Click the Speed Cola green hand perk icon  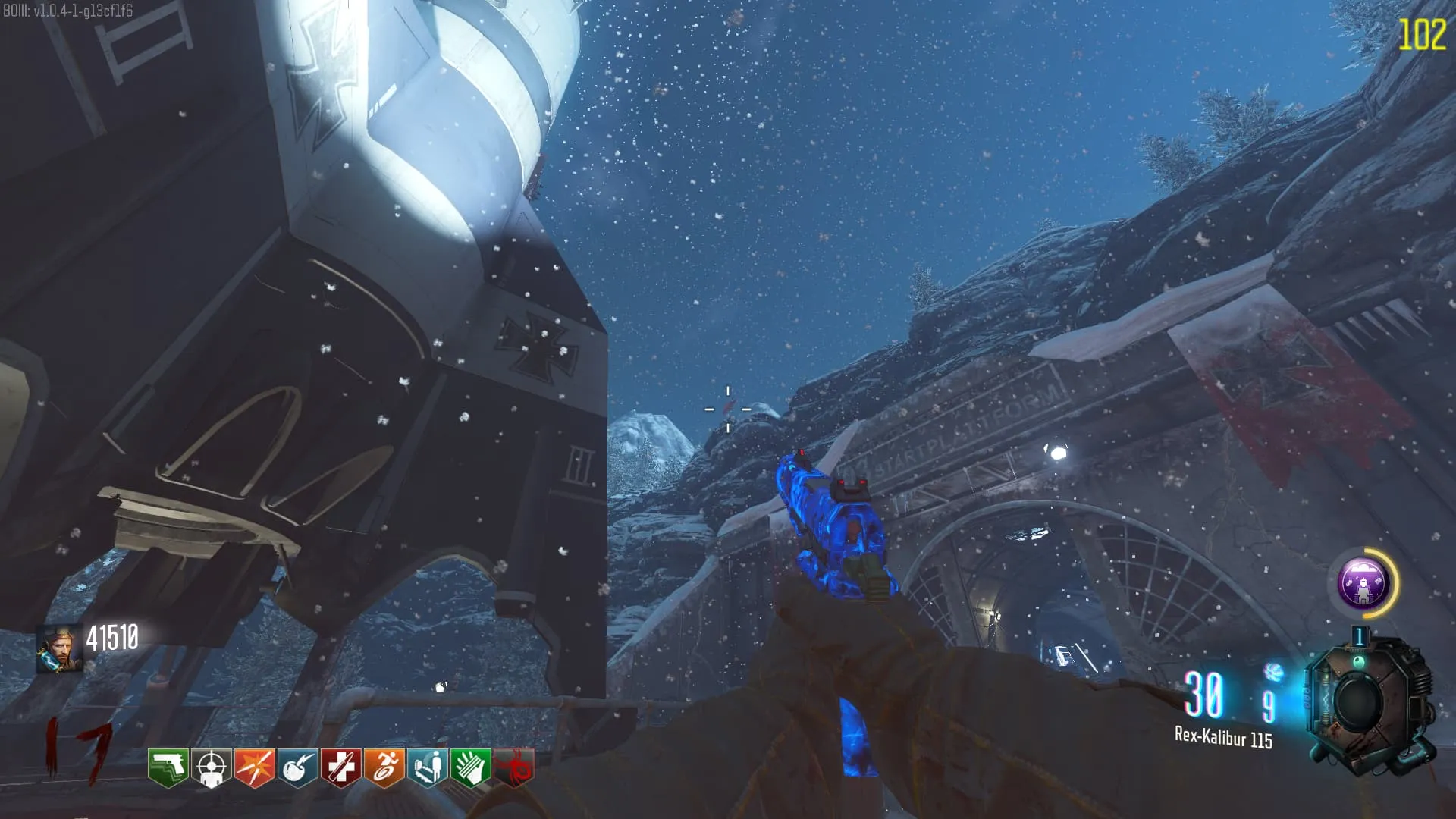pyautogui.click(x=471, y=767)
